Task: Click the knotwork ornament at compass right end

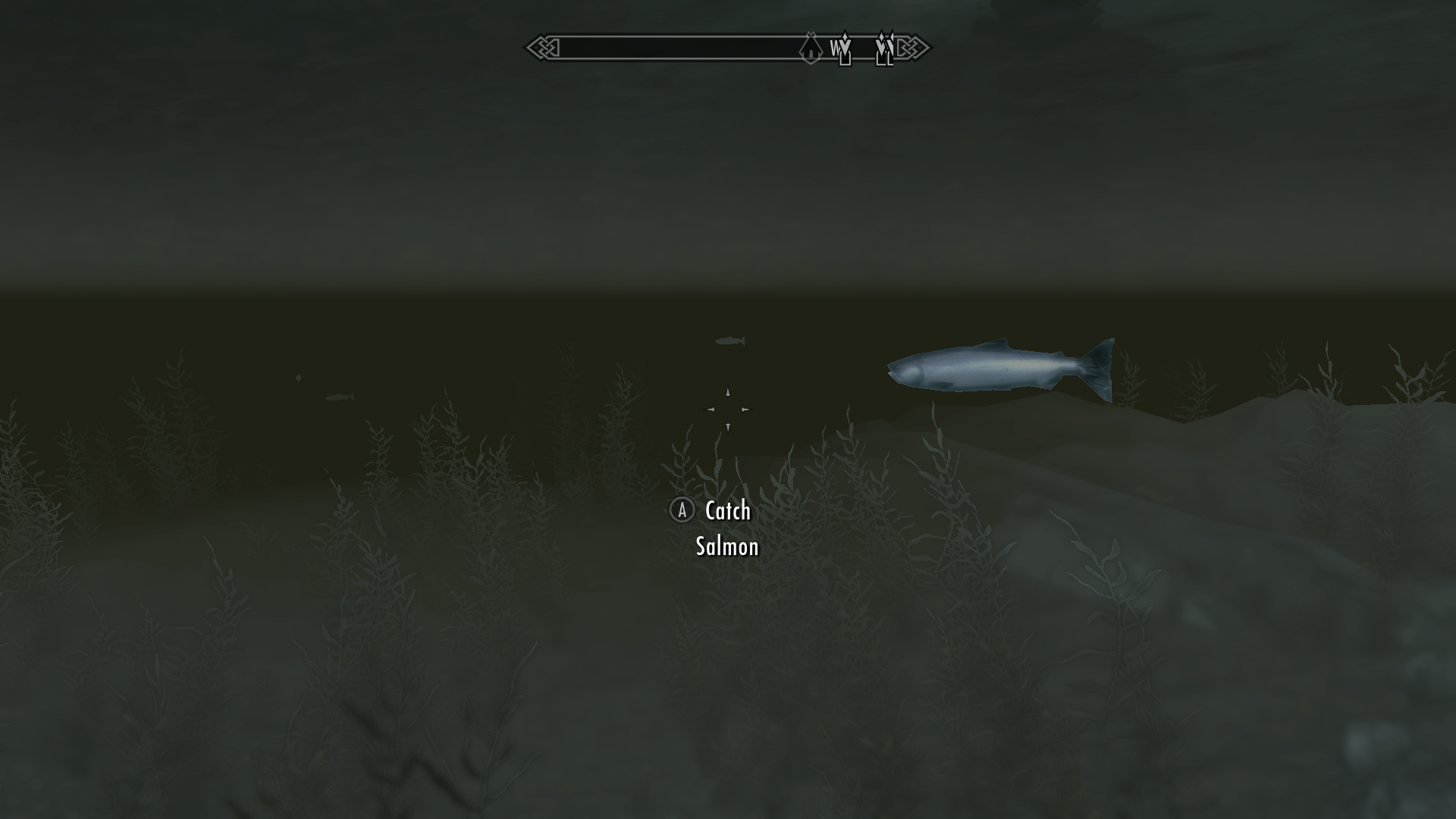Action: (x=914, y=47)
